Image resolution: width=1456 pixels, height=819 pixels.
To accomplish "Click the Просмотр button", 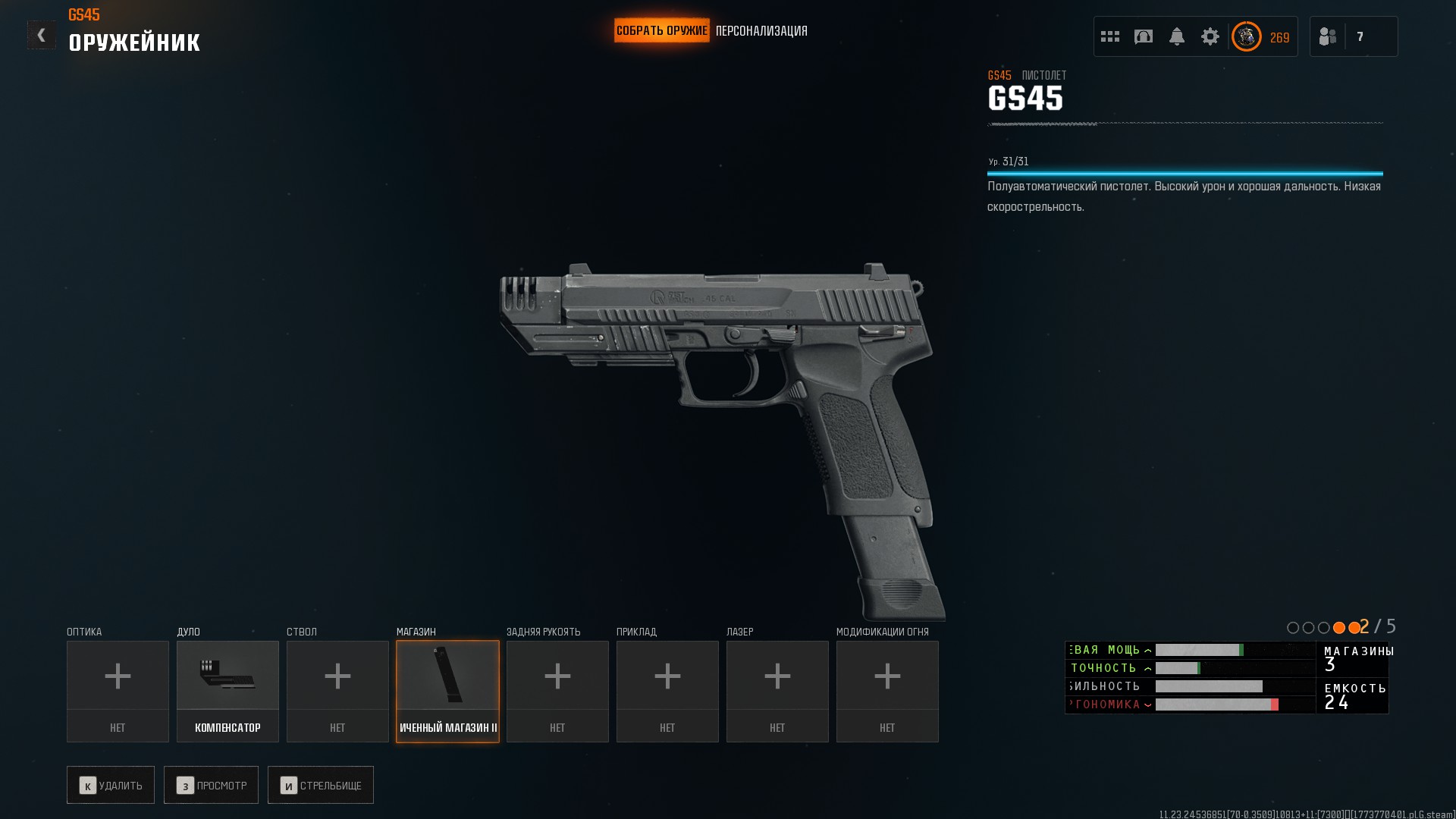I will pos(211,785).
